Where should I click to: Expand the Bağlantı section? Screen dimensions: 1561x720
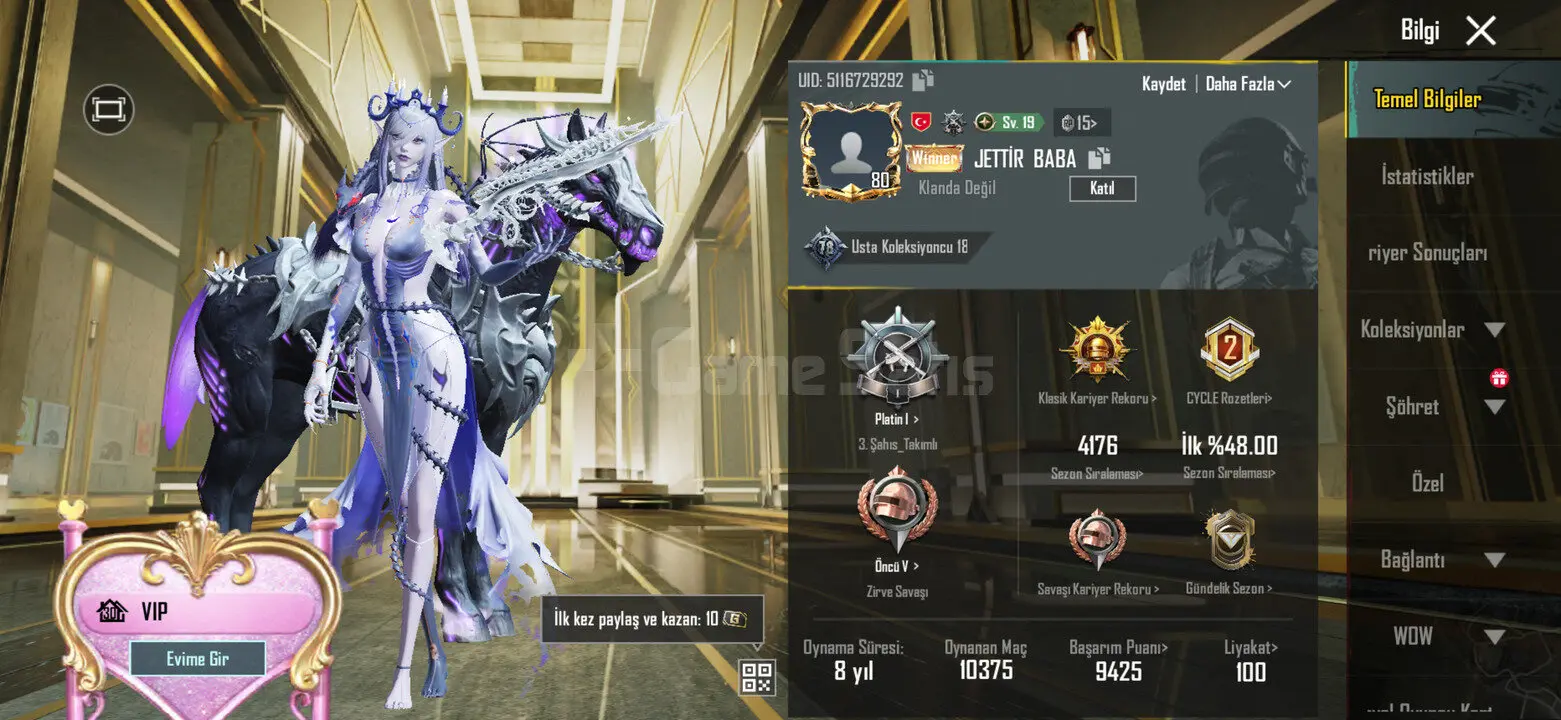(x=1432, y=560)
